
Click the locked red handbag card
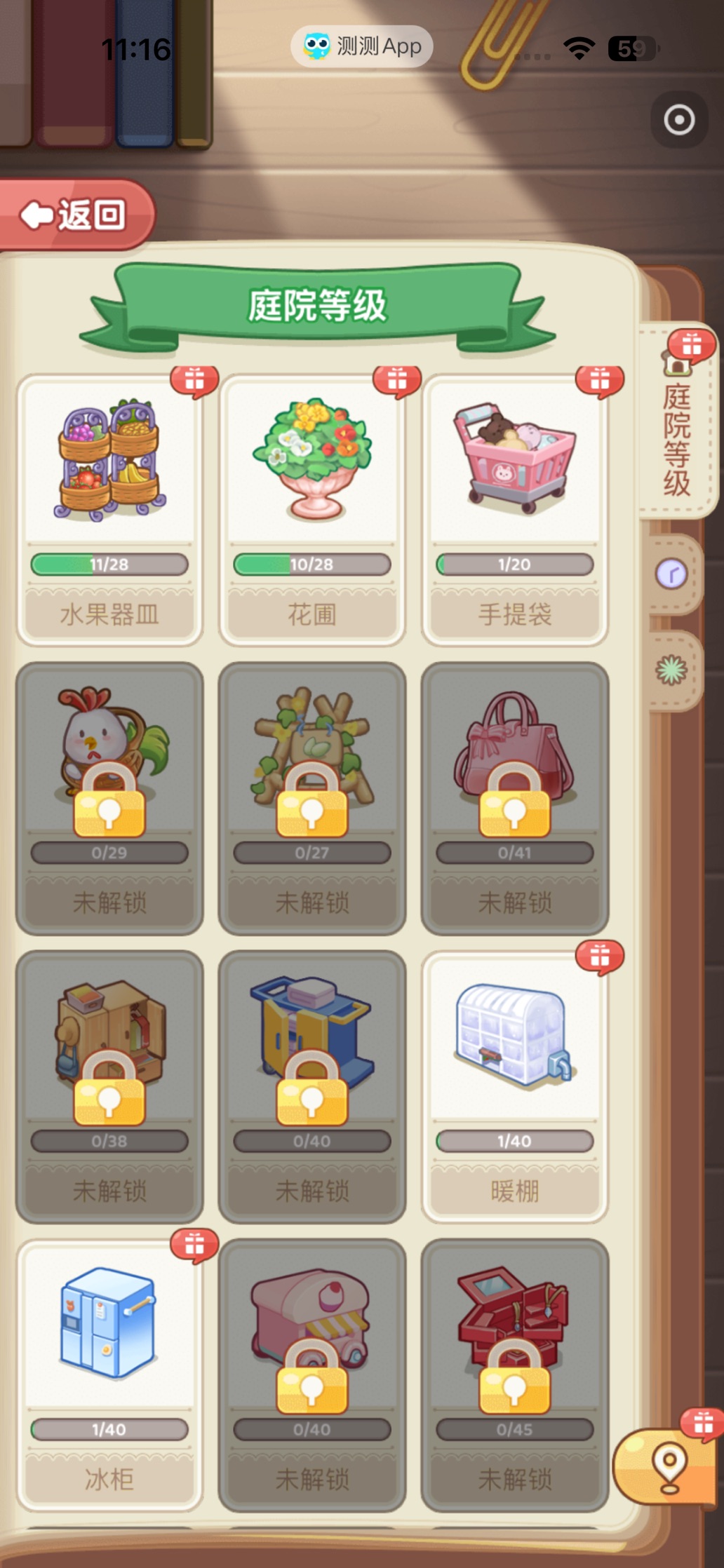(x=515, y=797)
